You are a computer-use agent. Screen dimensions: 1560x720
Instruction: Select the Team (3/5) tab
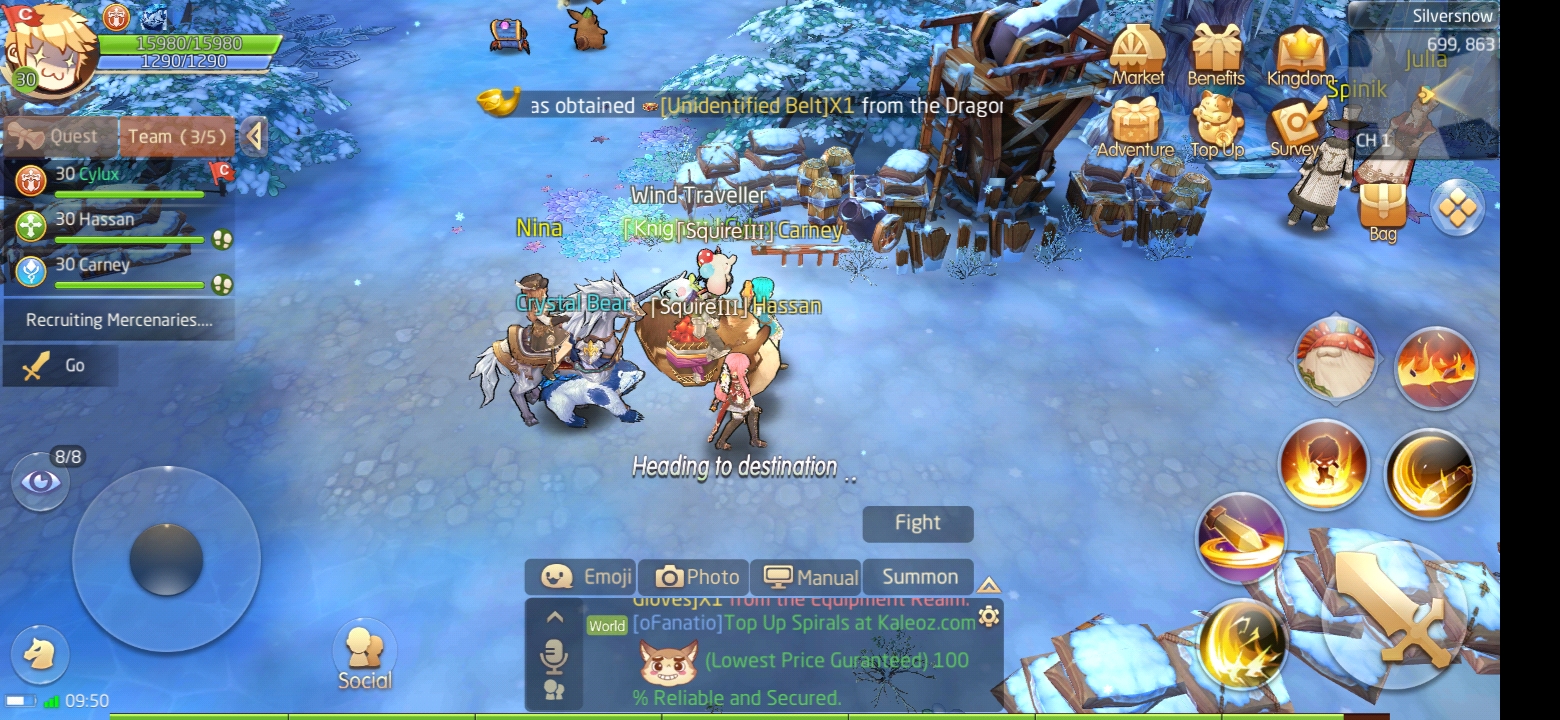(177, 137)
